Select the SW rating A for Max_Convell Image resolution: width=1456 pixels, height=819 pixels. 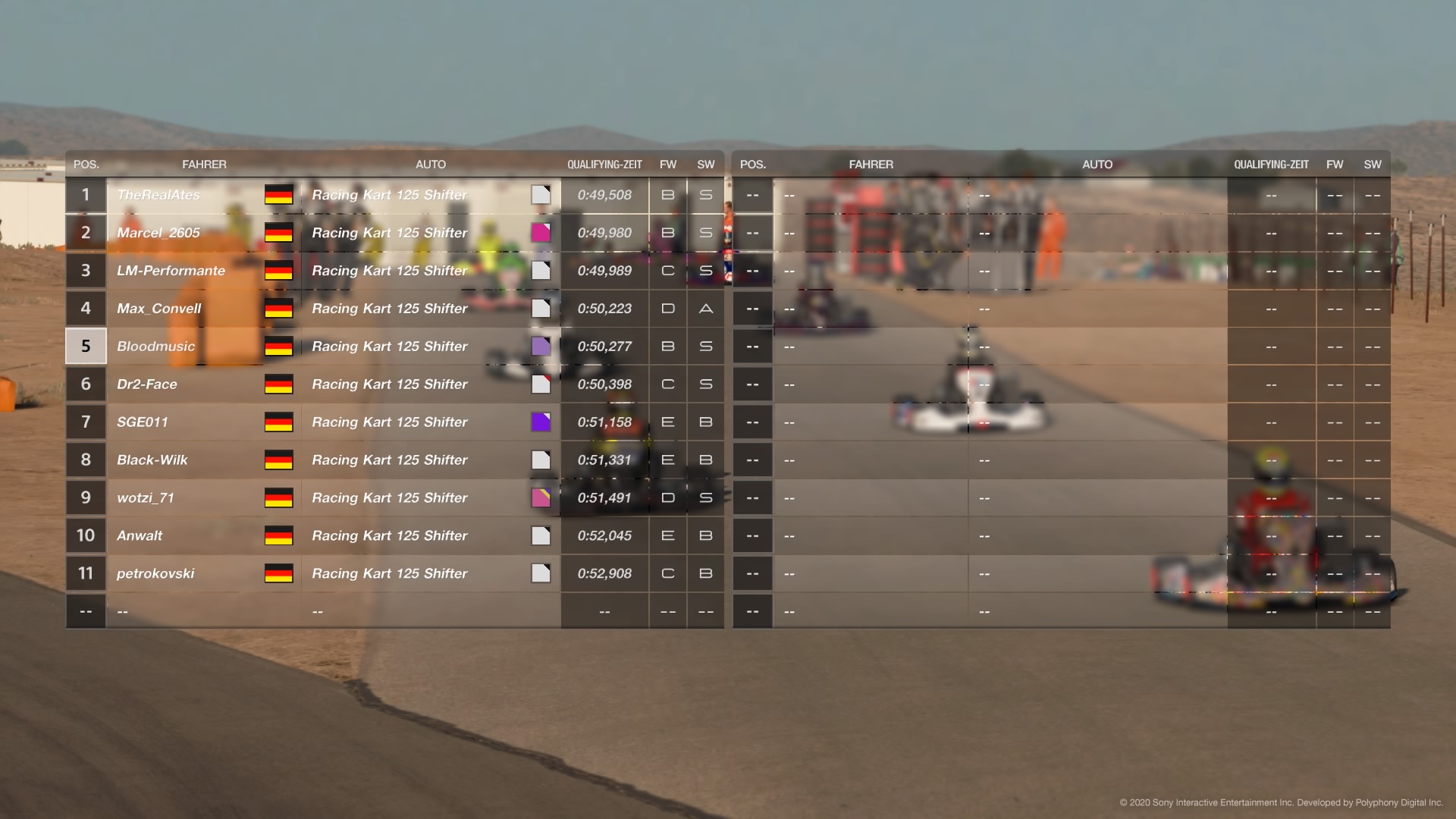[705, 309]
